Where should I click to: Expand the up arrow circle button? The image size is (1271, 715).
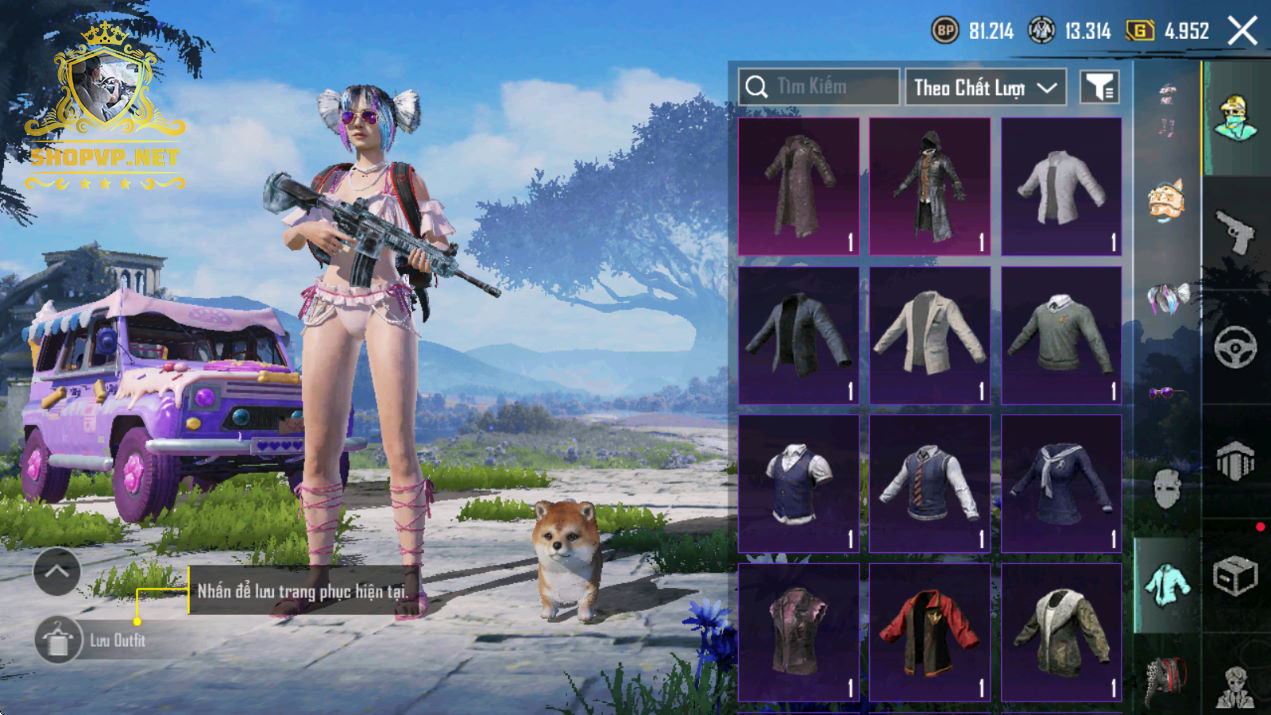tap(57, 572)
